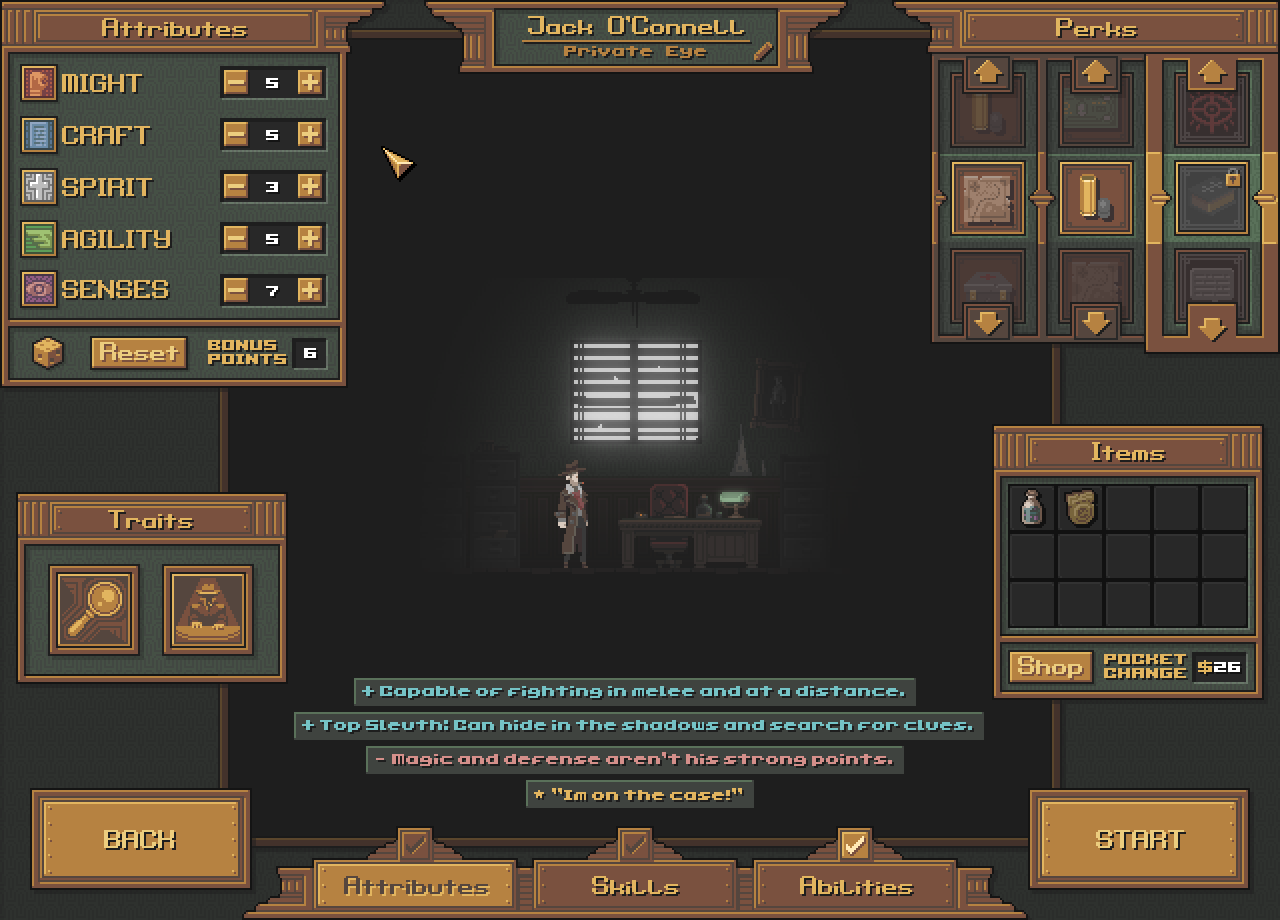Viewport: 1280px width, 920px height.
Task: Reset the attribute points
Action: point(138,353)
